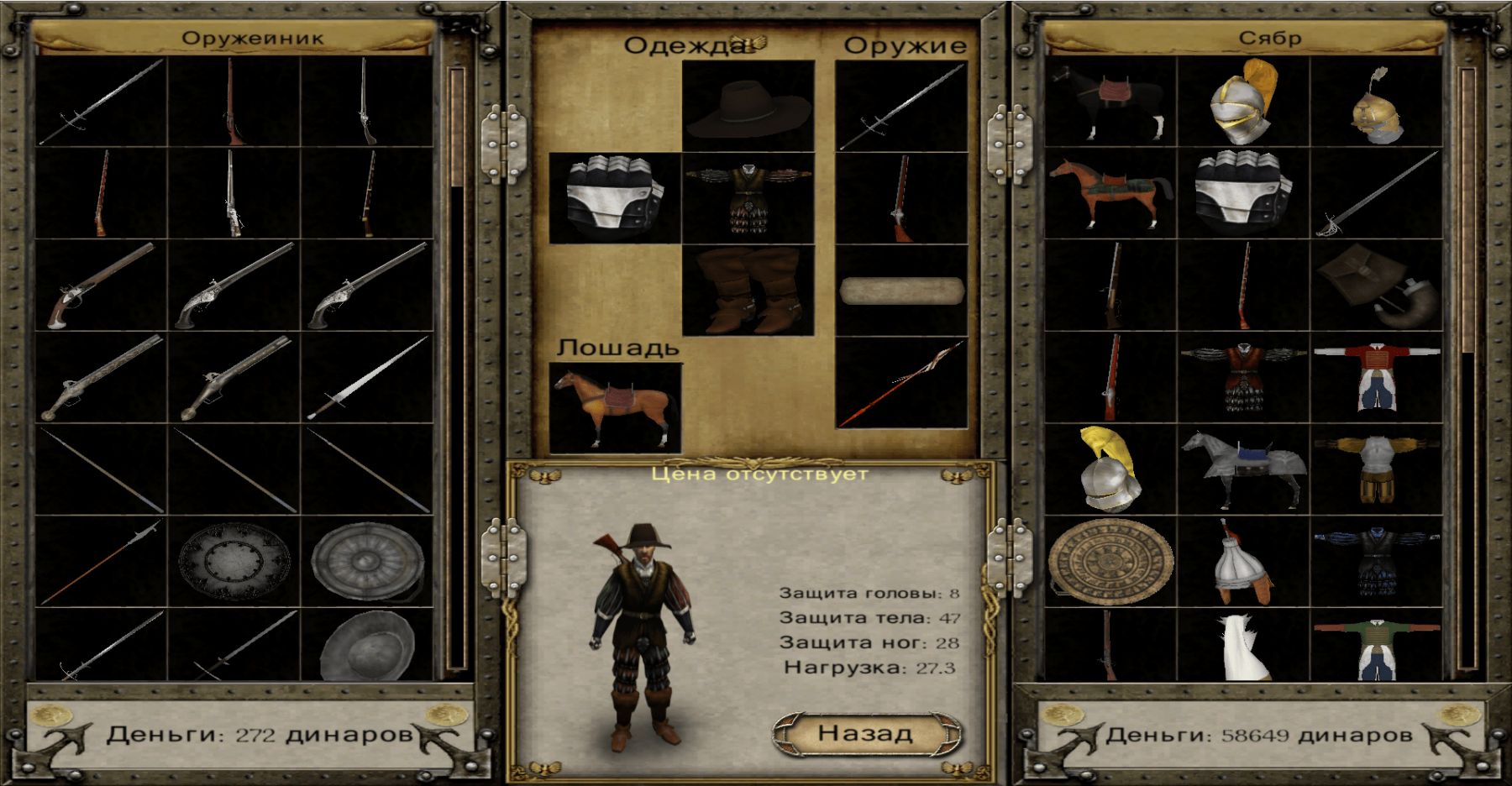Choose the equipped brown leather boots

point(748,291)
